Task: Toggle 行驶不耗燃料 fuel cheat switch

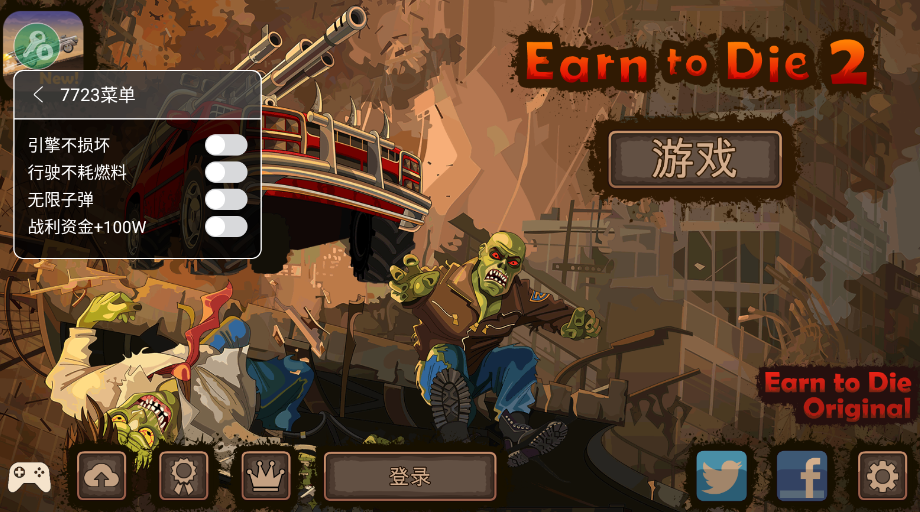Action: [x=226, y=172]
